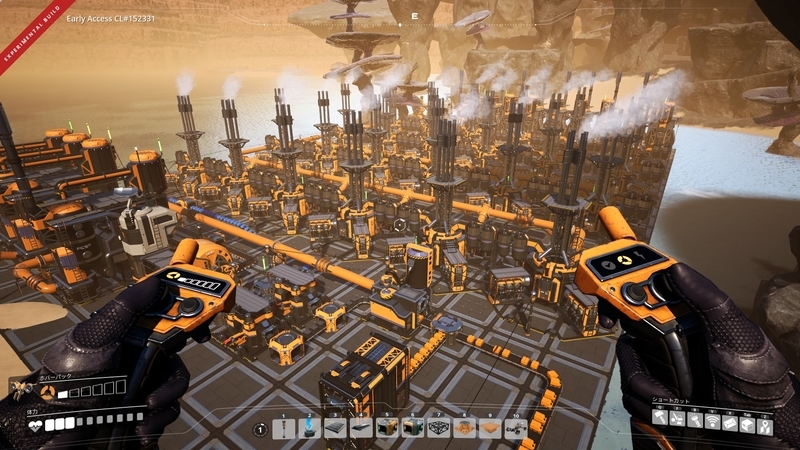Click the circular hotbar number 1 indicator
This screenshot has height=450, width=800.
point(260,429)
